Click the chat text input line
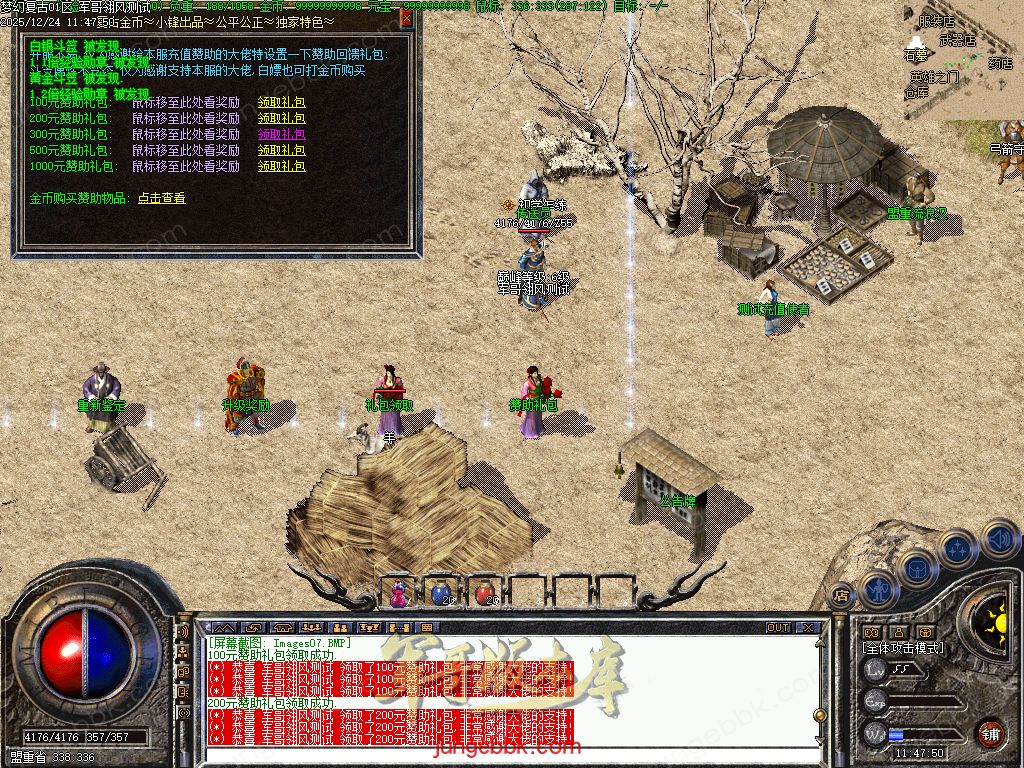 click(500, 754)
